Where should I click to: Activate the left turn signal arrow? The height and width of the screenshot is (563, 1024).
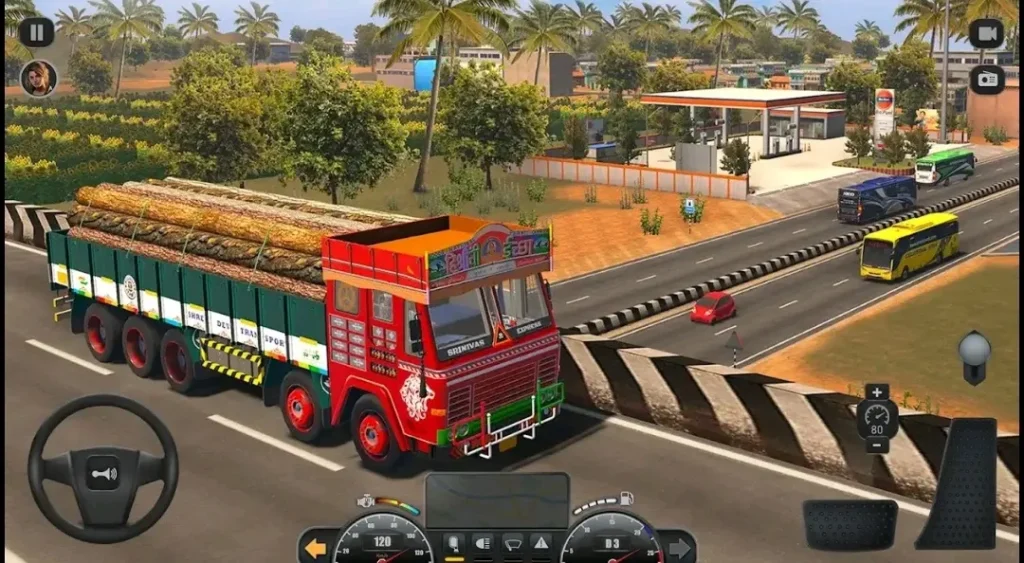(315, 548)
